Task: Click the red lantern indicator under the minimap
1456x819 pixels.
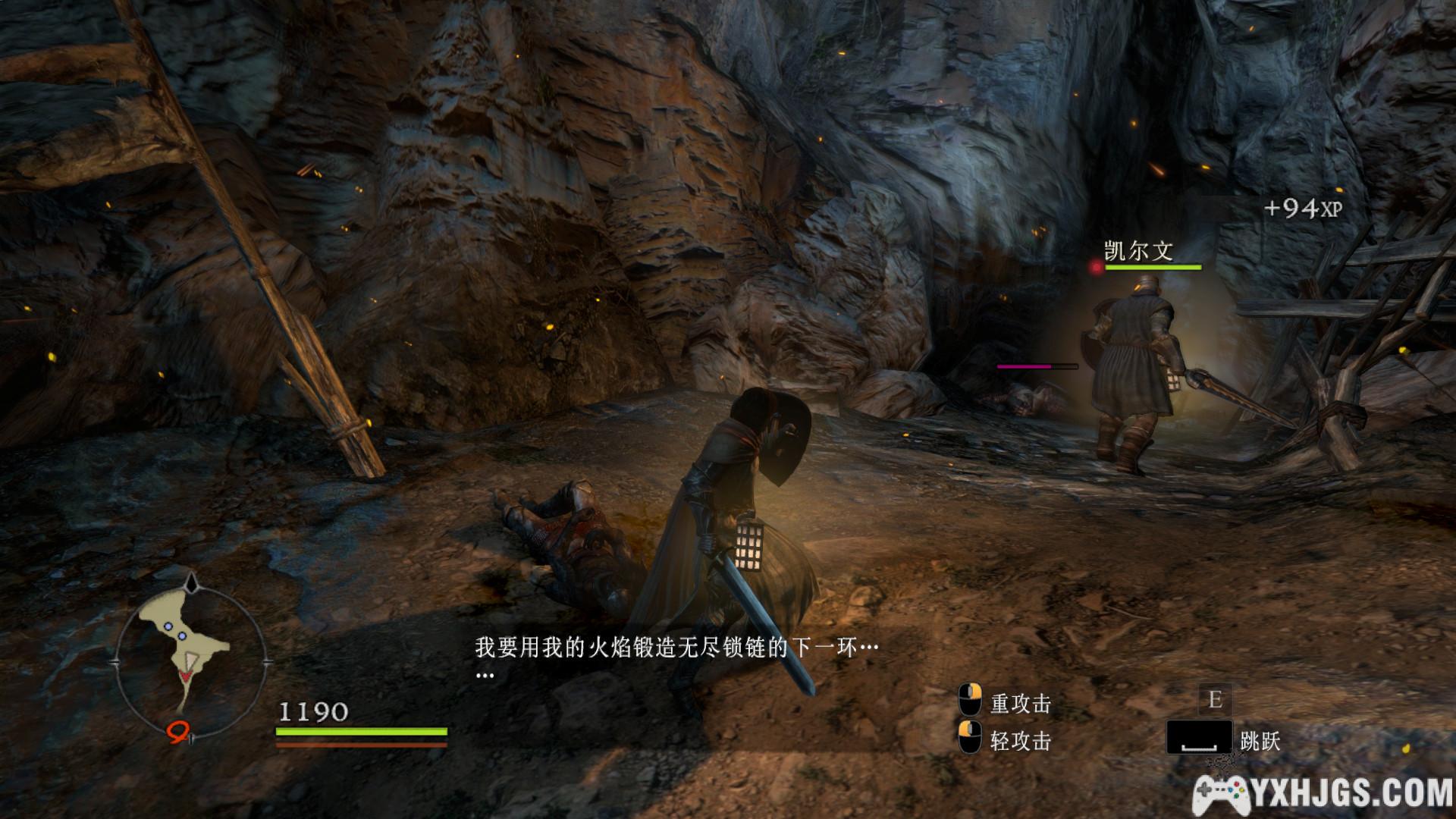Action: 178,730
